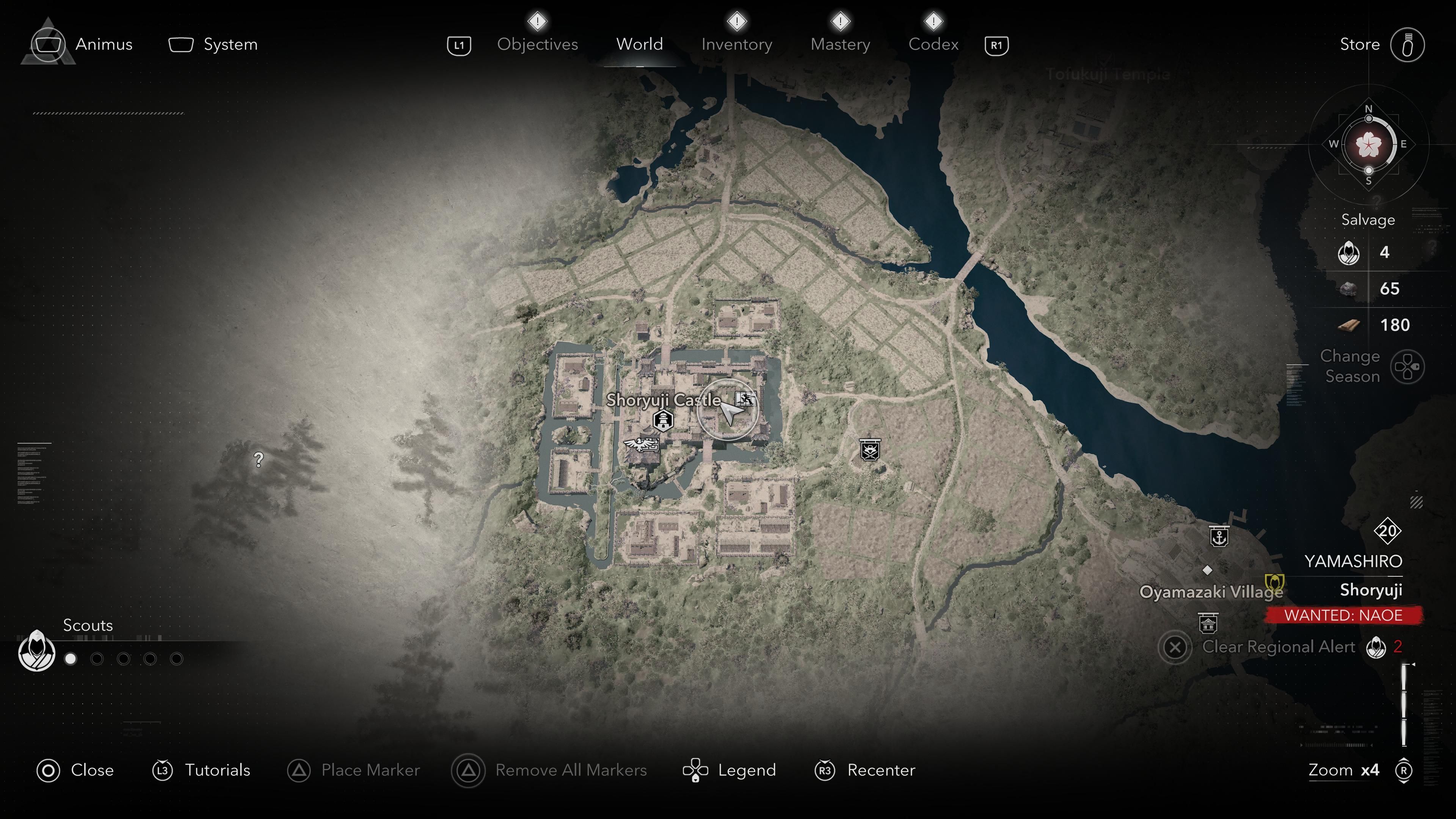Open the Inventory tab
Screen dimensions: 1456x819
click(736, 44)
